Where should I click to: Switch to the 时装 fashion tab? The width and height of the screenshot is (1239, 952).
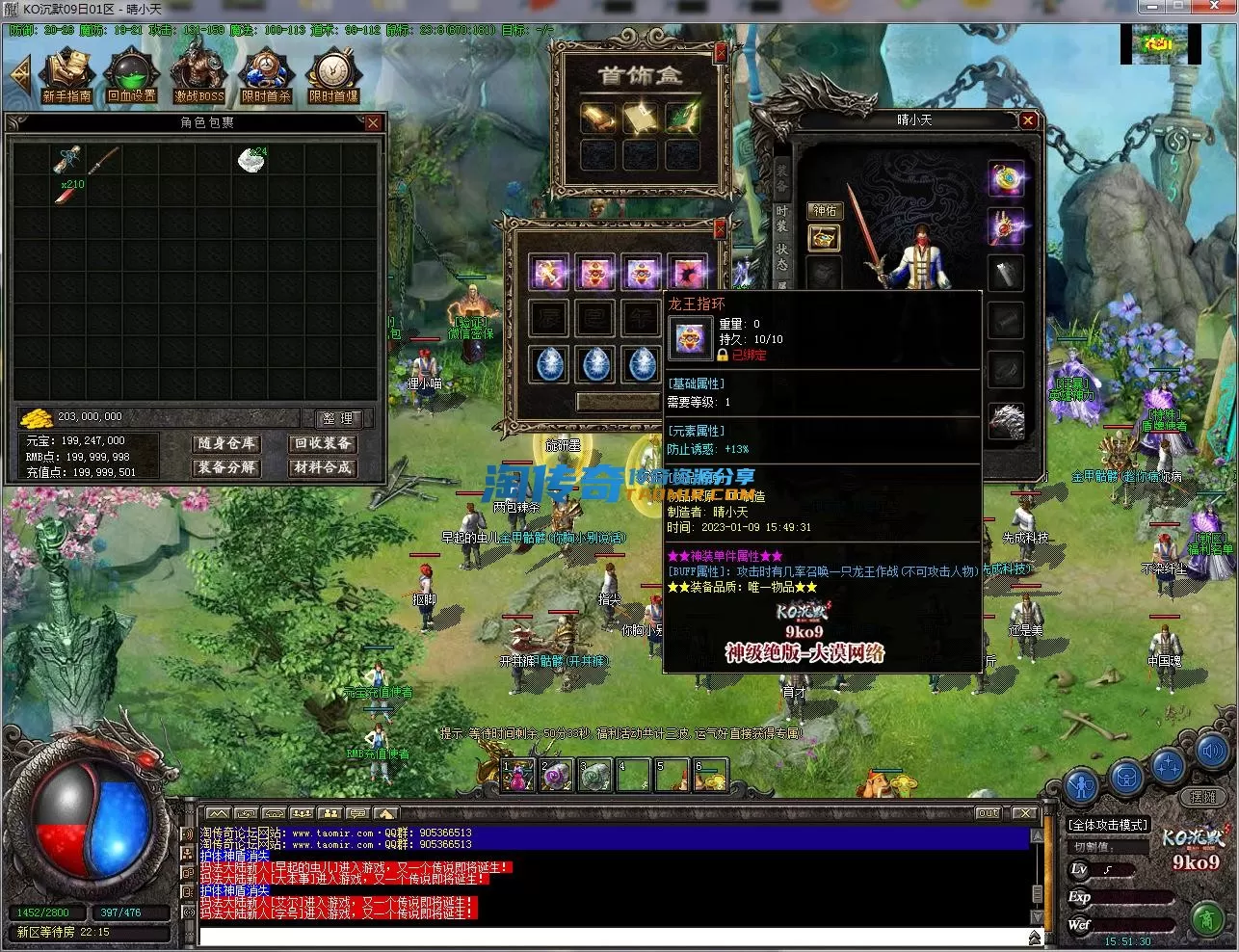[781, 219]
